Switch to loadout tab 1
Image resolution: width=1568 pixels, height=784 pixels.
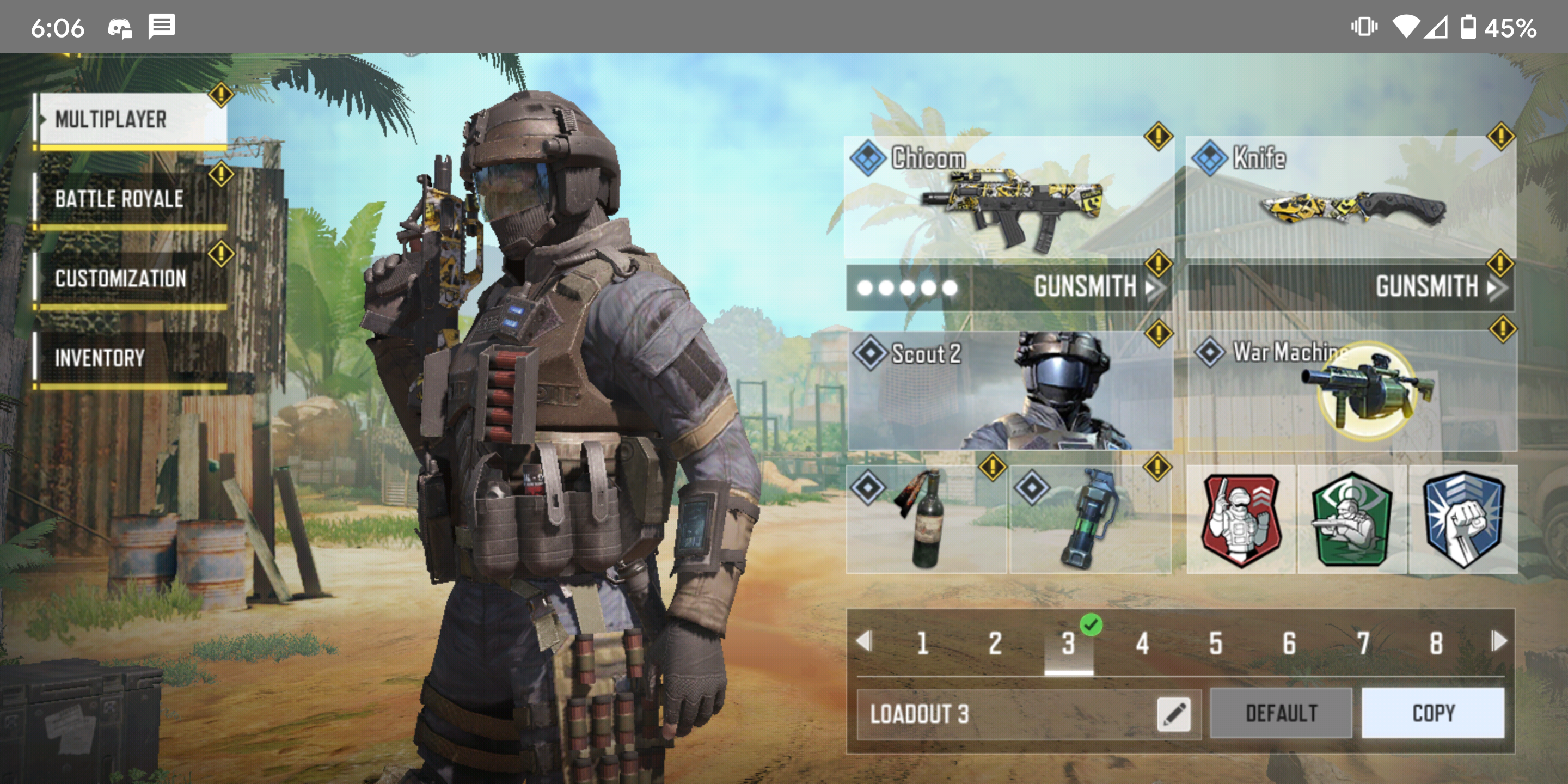coord(923,644)
